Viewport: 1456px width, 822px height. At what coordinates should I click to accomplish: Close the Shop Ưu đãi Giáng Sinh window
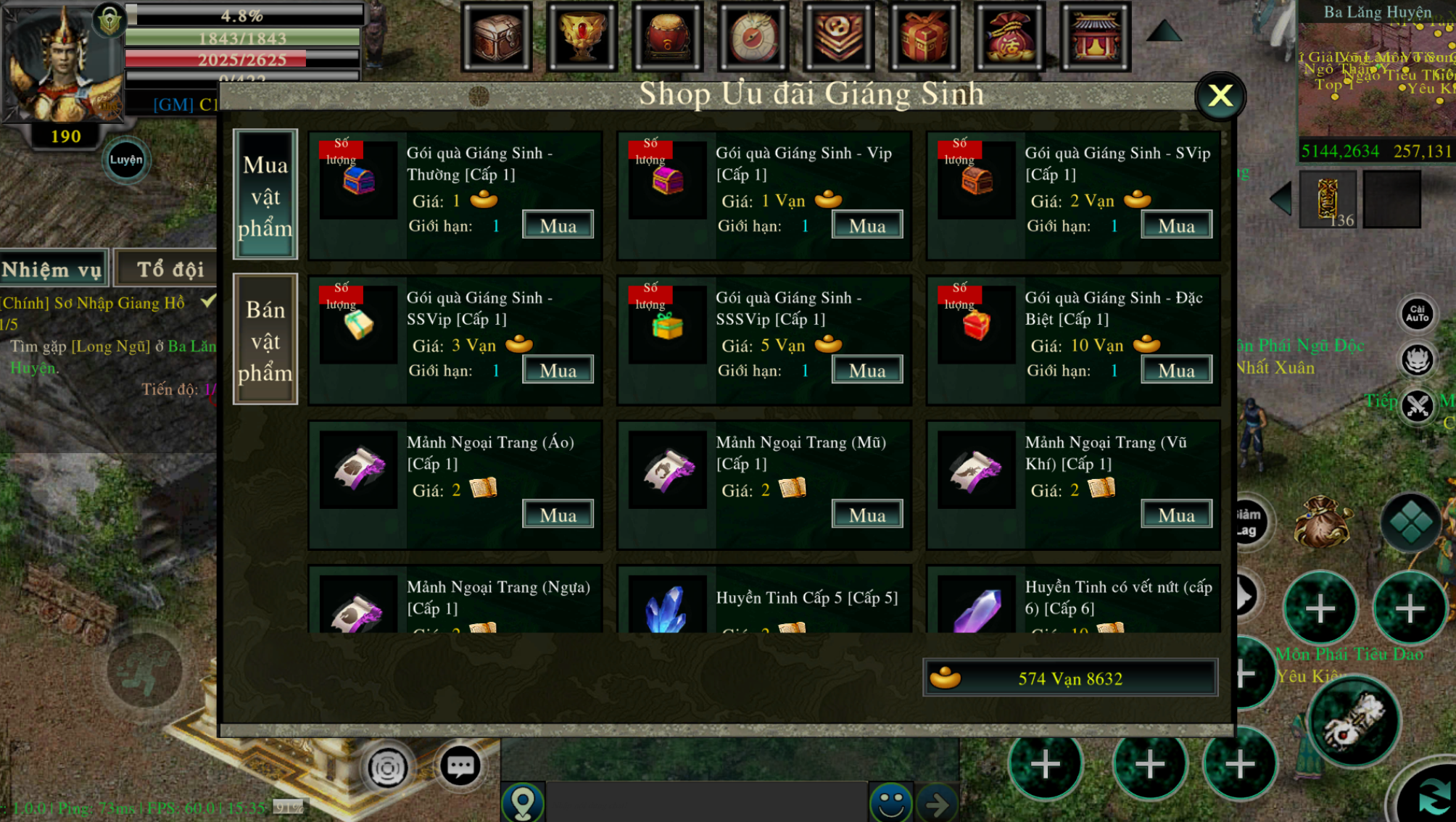coord(1220,96)
